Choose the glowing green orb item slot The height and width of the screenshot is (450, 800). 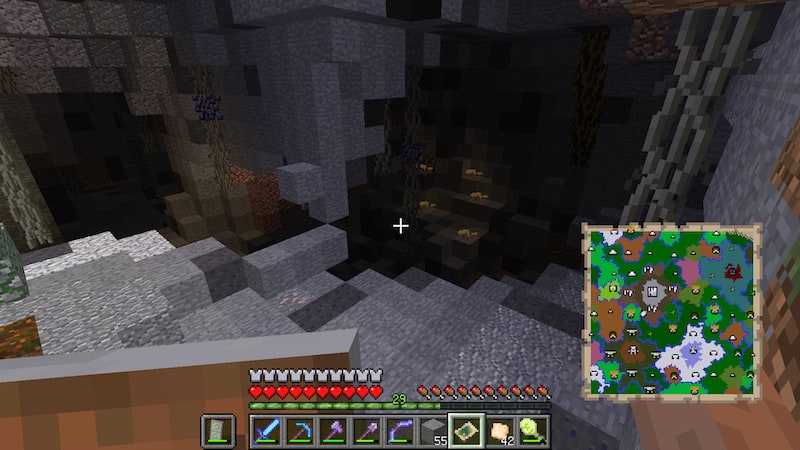533,431
